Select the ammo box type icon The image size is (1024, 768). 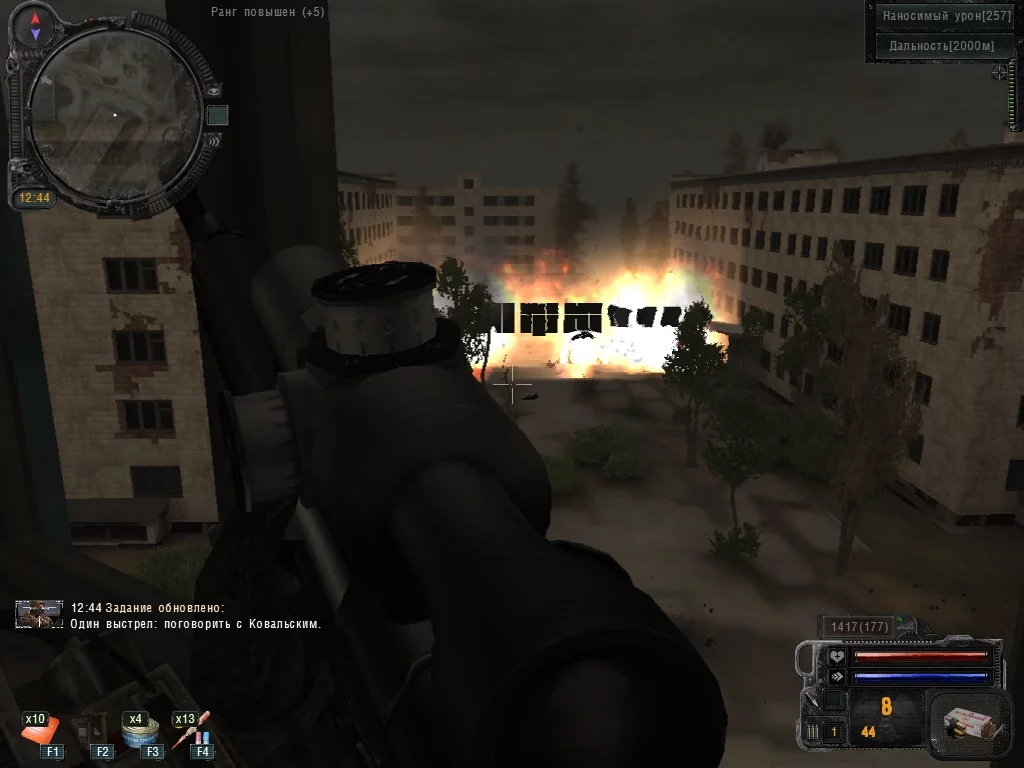pyautogui.click(x=965, y=721)
